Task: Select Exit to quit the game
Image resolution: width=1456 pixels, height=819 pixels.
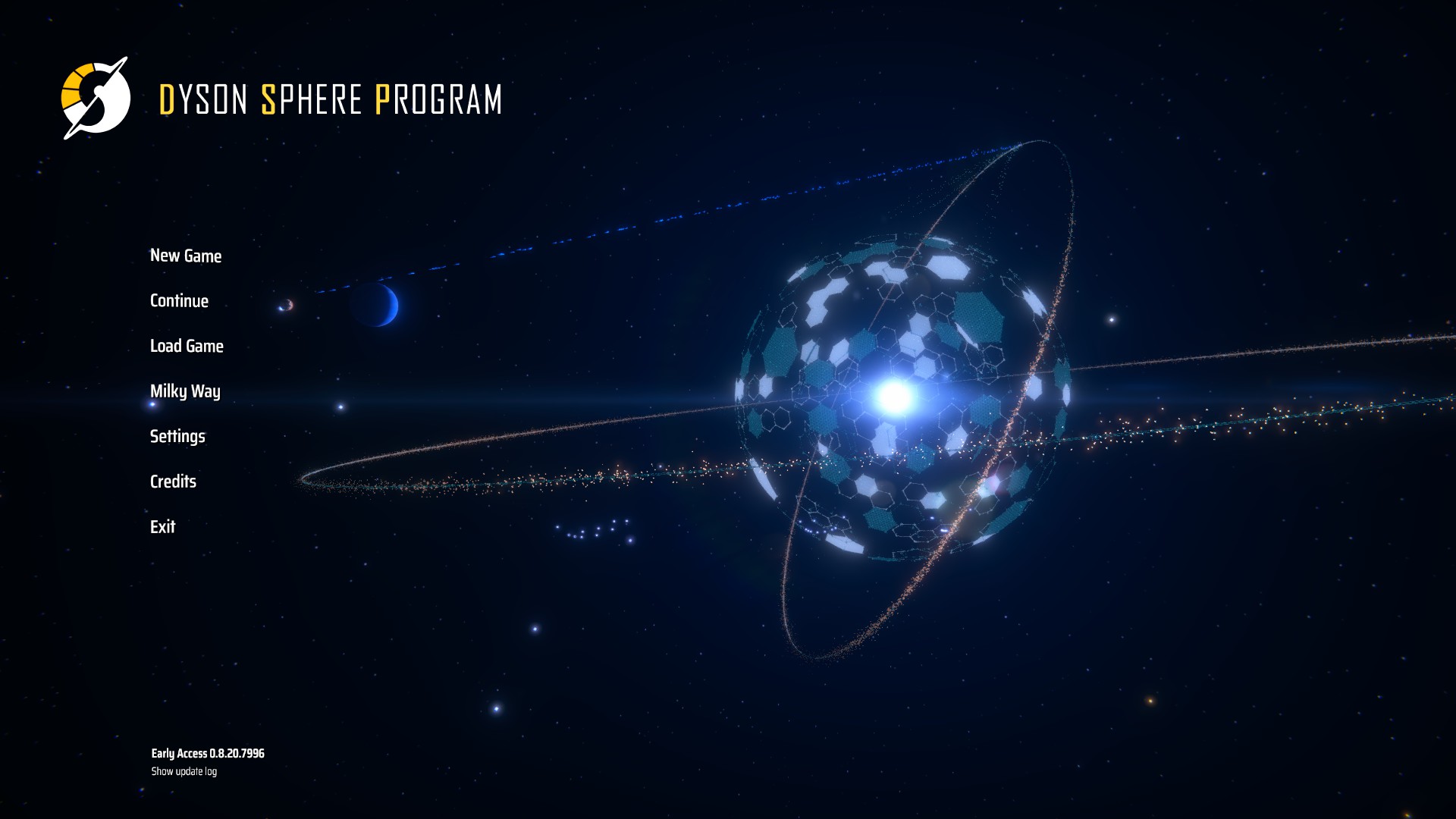Action: [x=162, y=527]
